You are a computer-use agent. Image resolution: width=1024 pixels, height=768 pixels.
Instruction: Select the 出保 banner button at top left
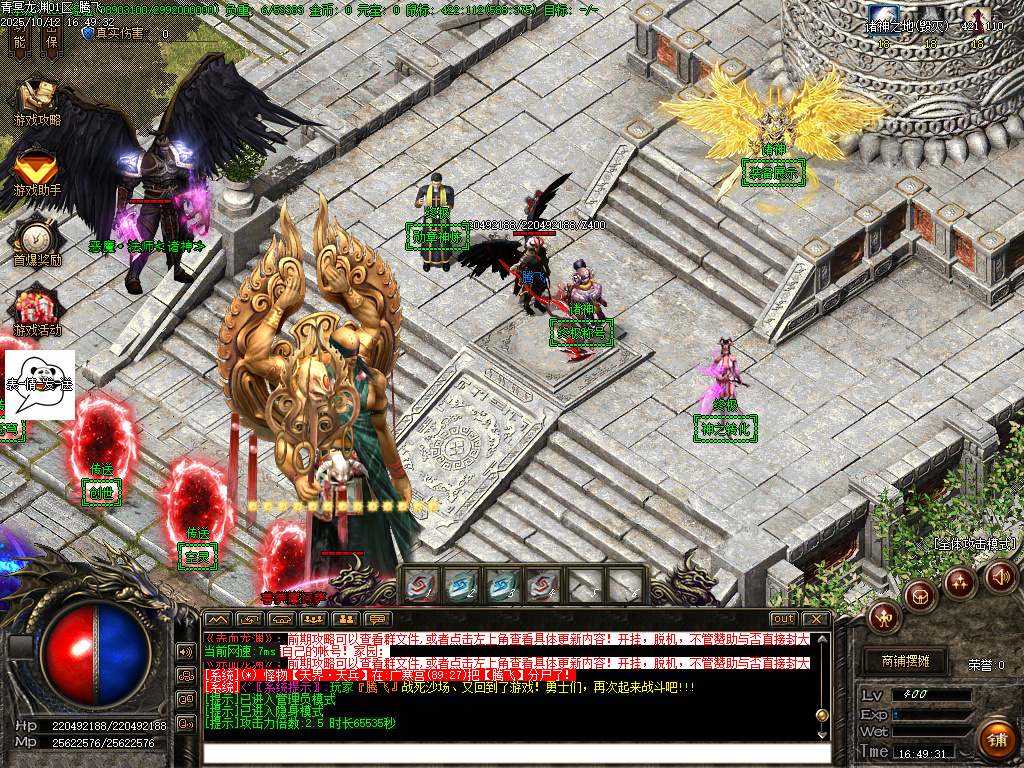pos(51,41)
